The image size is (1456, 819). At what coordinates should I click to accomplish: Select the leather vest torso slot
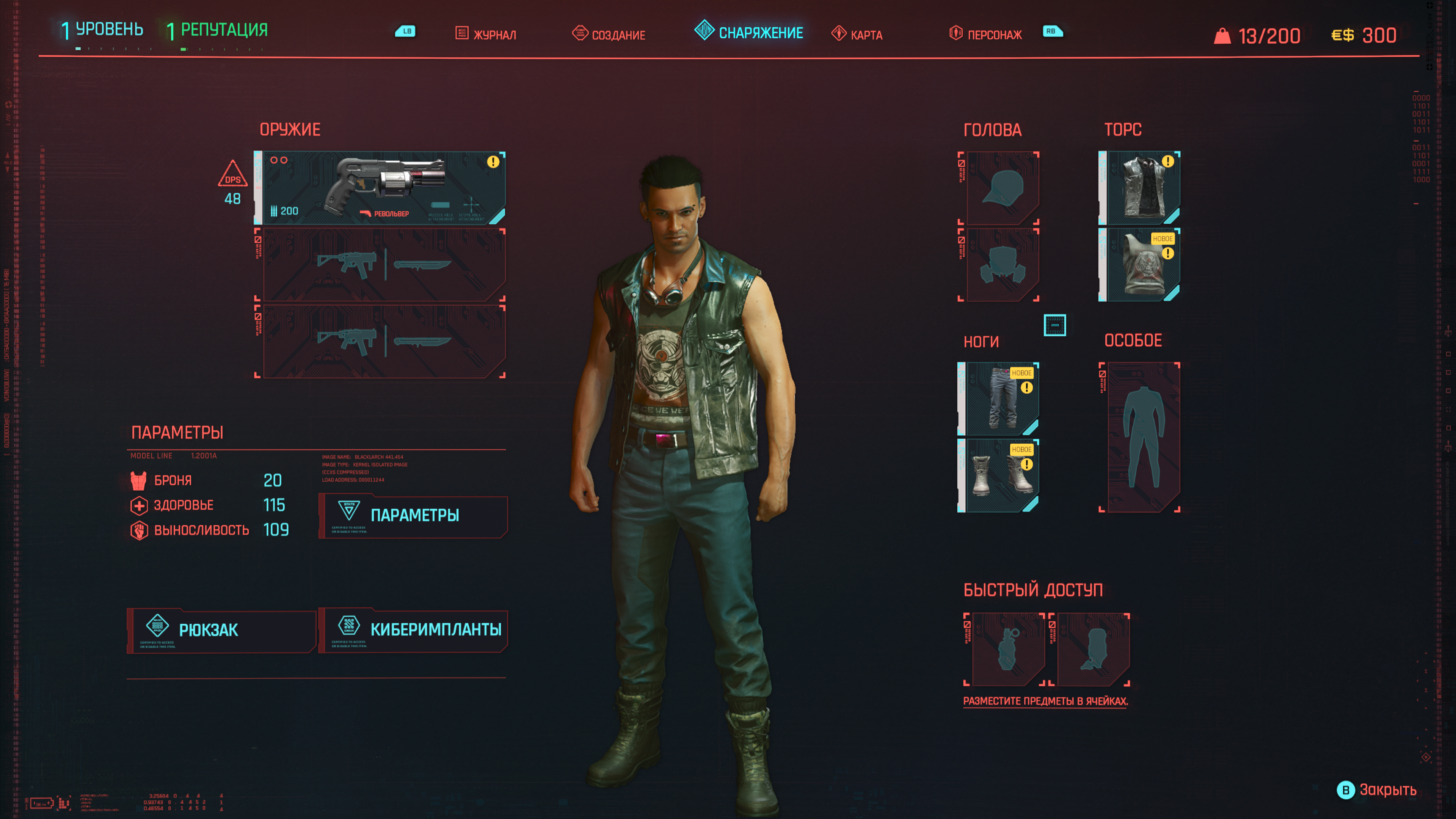click(1139, 188)
